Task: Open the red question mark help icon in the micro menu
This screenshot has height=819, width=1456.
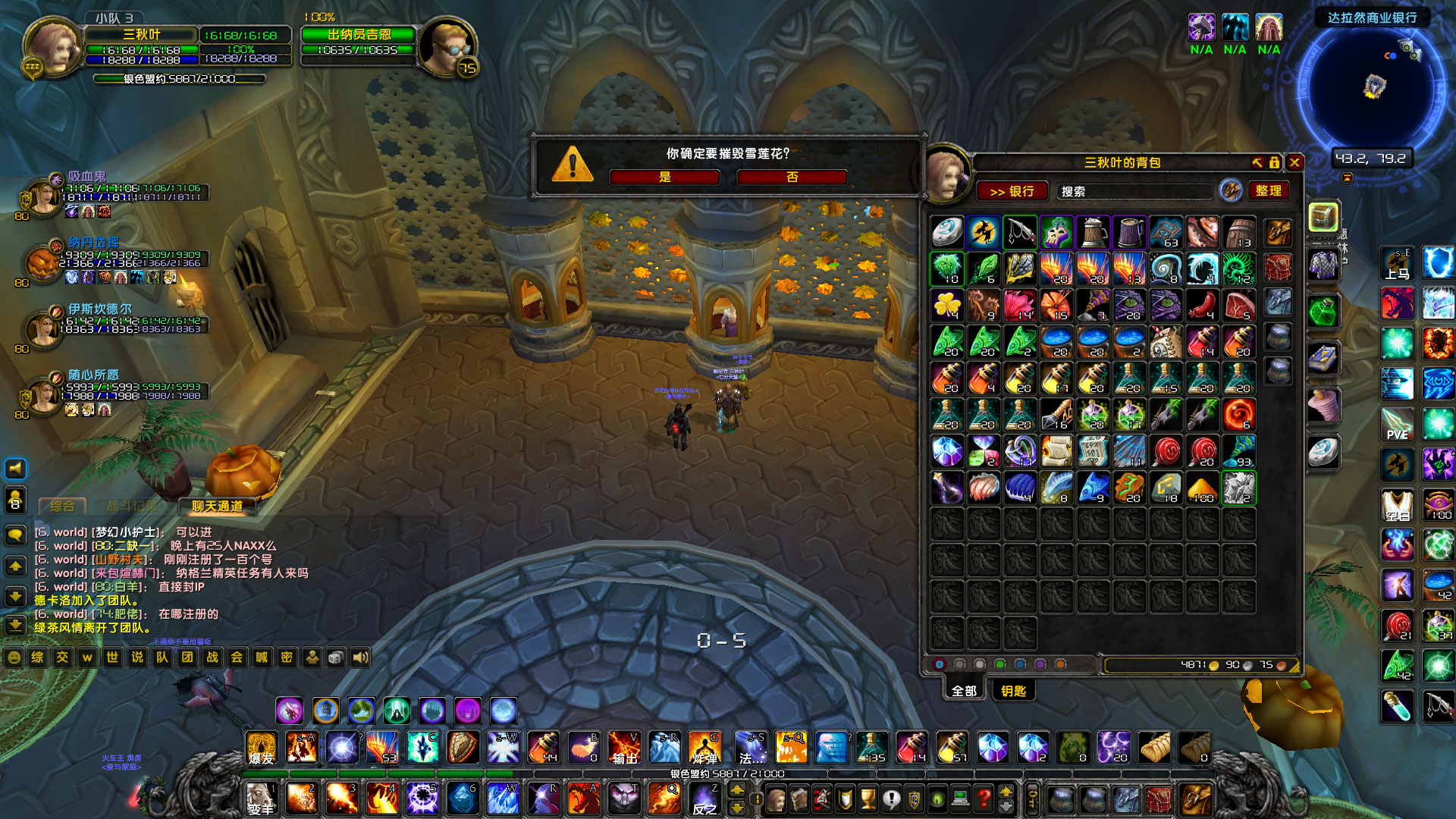Action: 984,798
